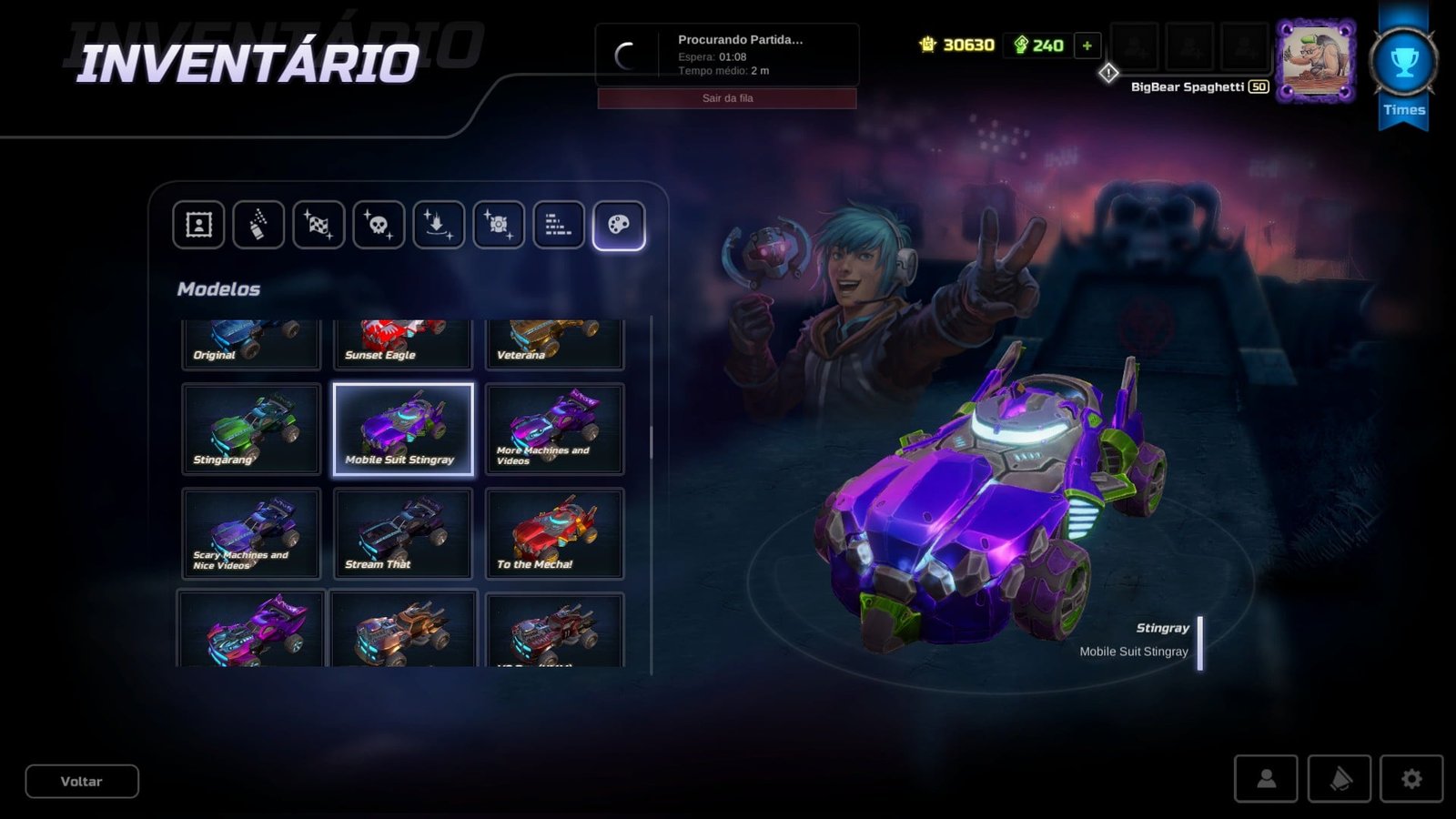Open the BigBear Spaghetti profile avatar
The height and width of the screenshot is (819, 1456).
click(1315, 61)
